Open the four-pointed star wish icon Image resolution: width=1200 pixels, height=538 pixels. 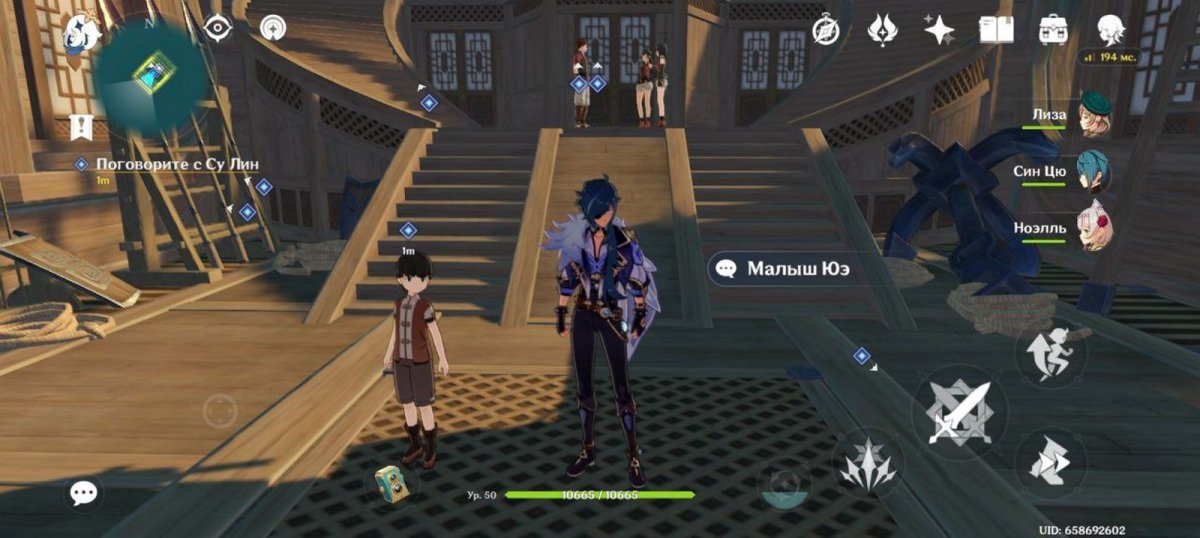coord(938,29)
